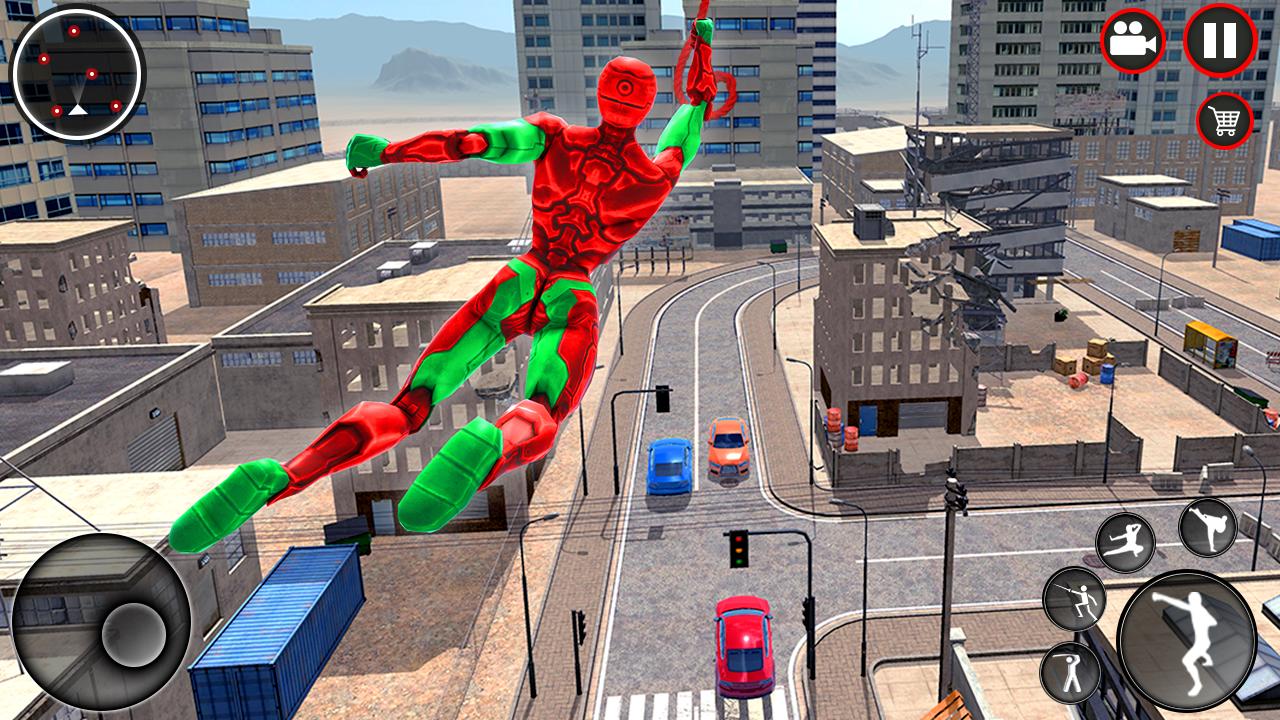Switch the view with the video camera button
This screenshot has width=1280, height=720.
pyautogui.click(x=1133, y=41)
